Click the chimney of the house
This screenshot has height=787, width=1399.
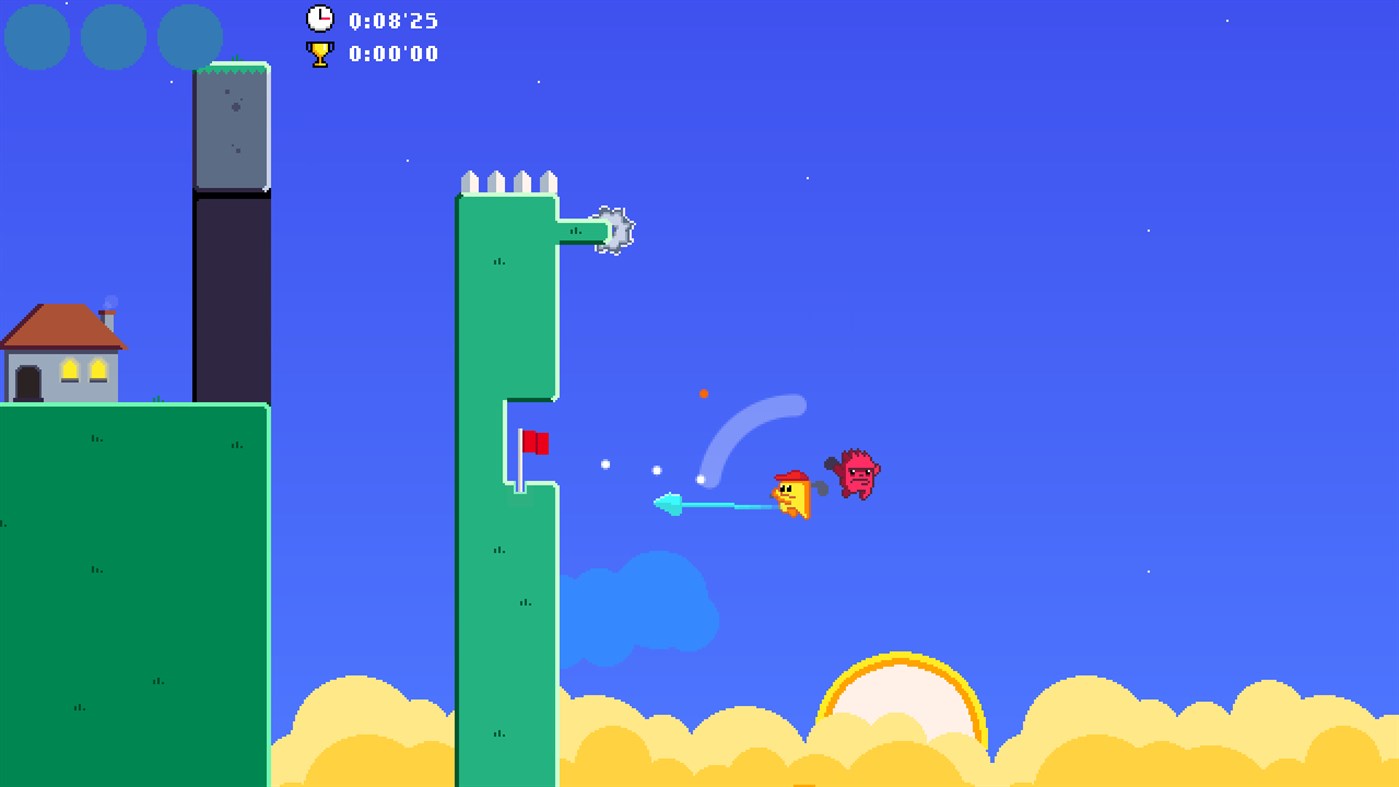(x=106, y=321)
